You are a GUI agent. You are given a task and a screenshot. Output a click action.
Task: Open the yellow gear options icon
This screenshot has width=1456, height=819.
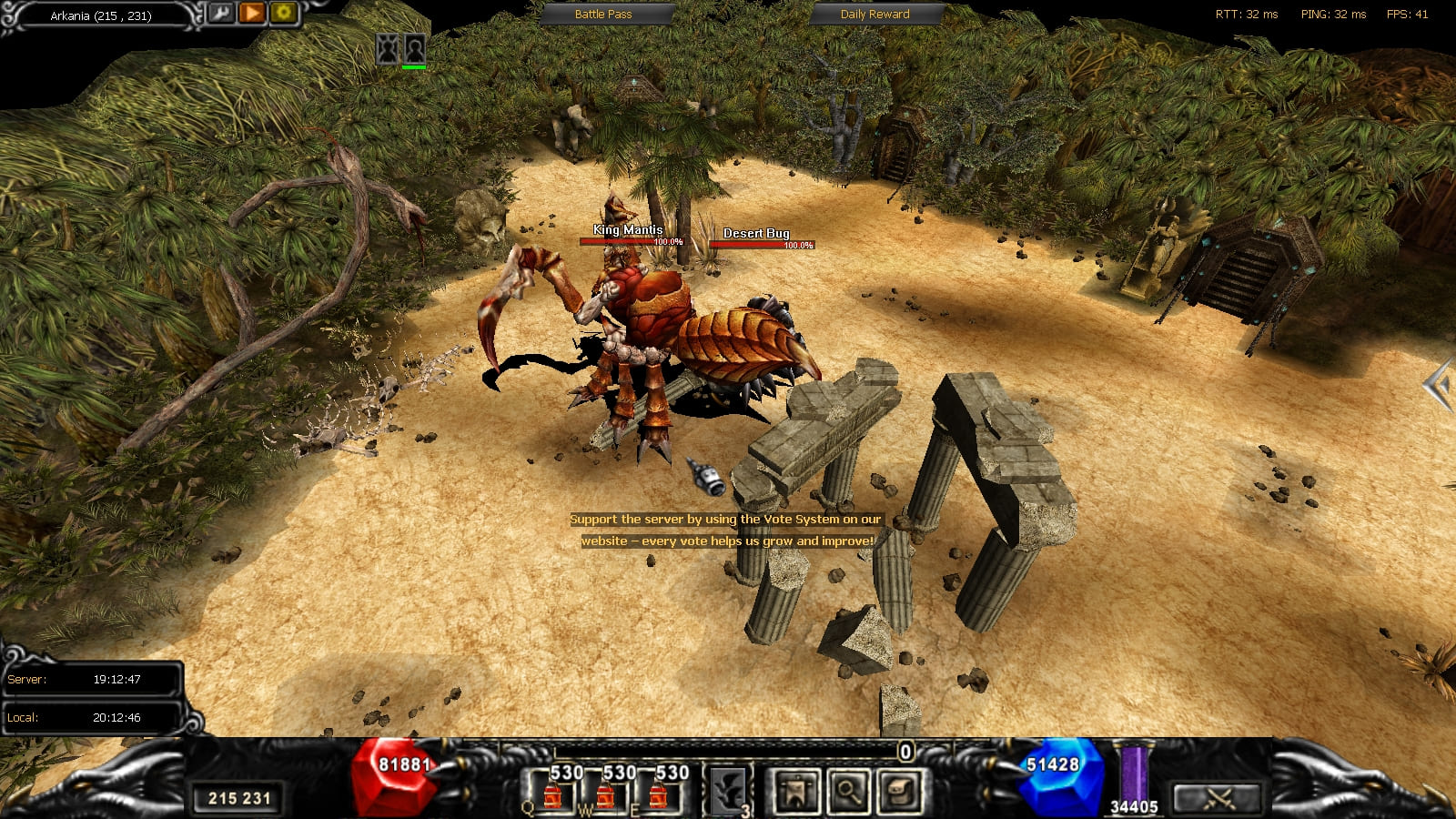pos(283,13)
